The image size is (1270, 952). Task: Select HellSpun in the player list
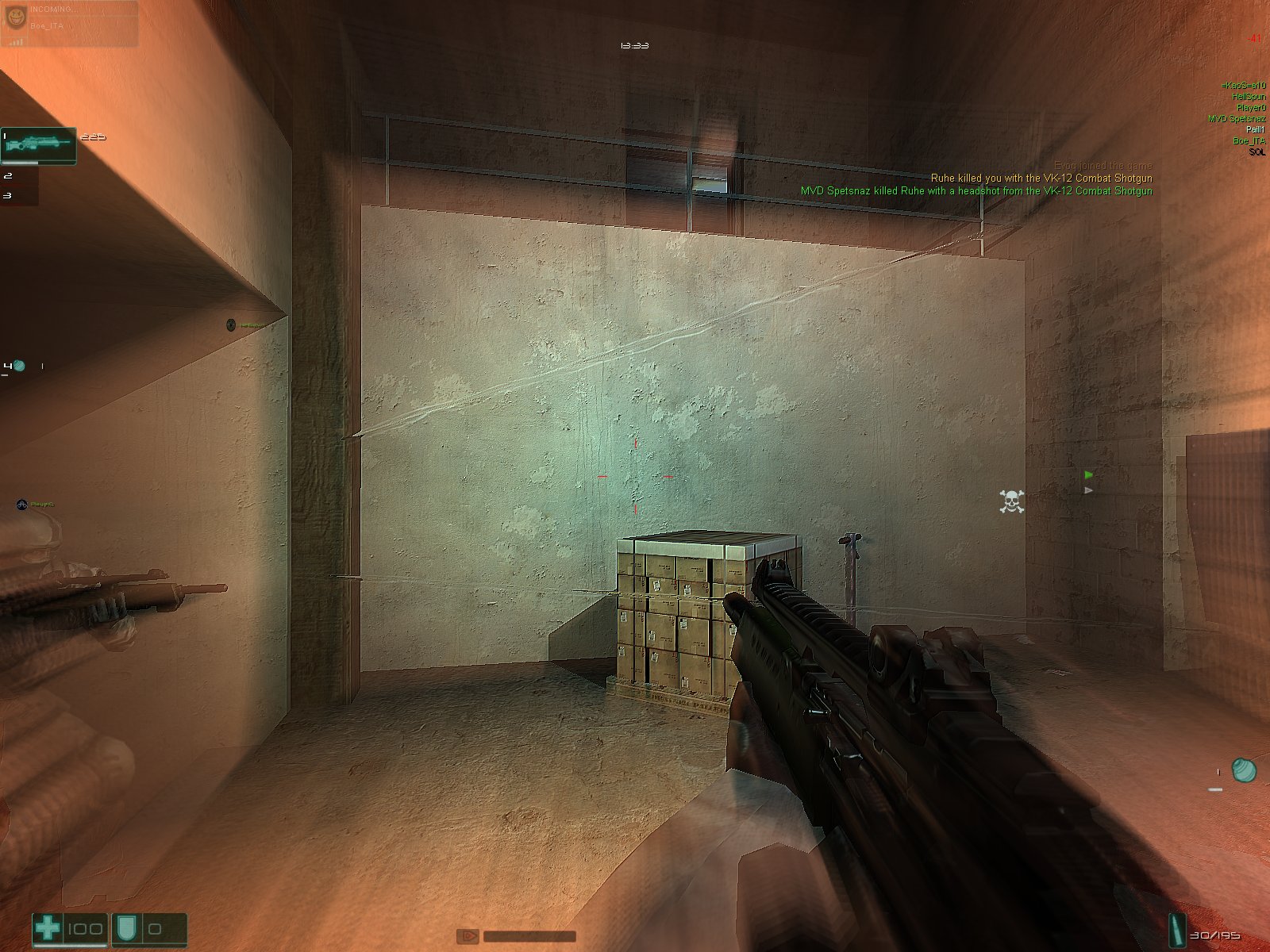(x=1249, y=96)
